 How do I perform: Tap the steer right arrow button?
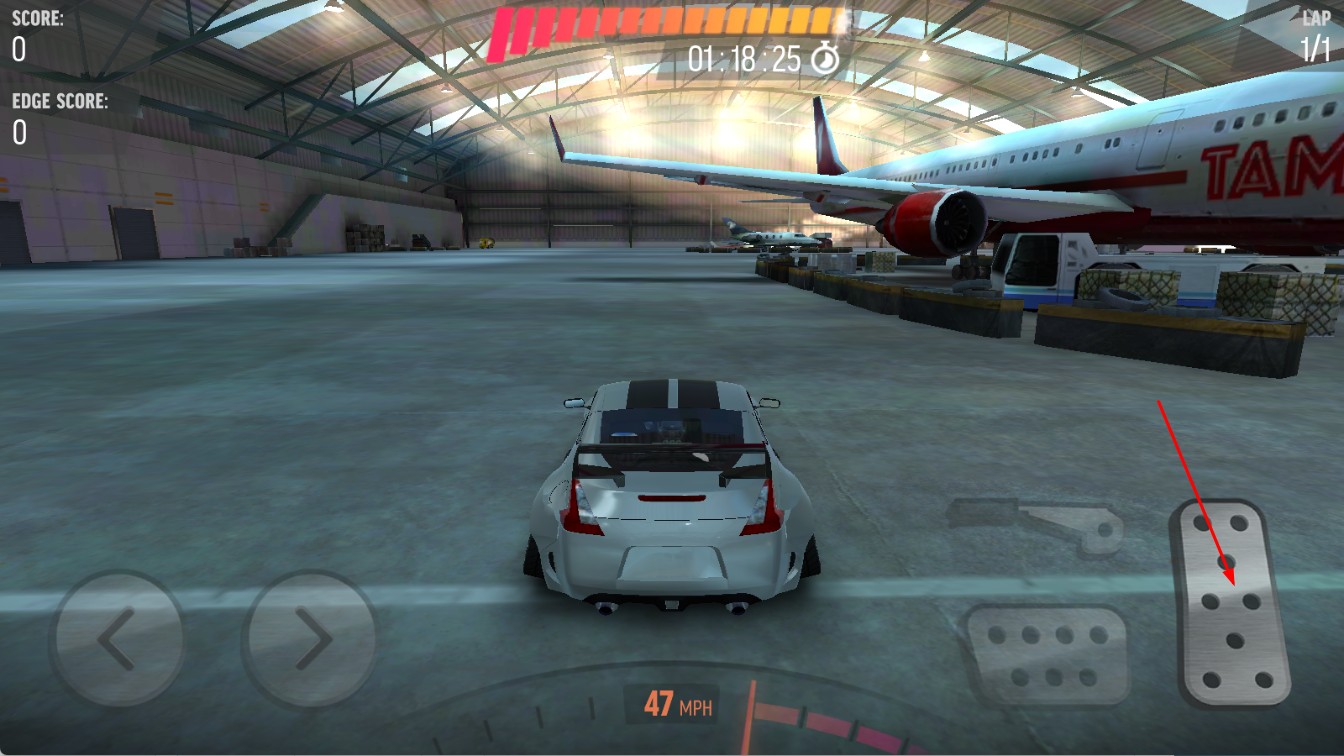coord(310,638)
